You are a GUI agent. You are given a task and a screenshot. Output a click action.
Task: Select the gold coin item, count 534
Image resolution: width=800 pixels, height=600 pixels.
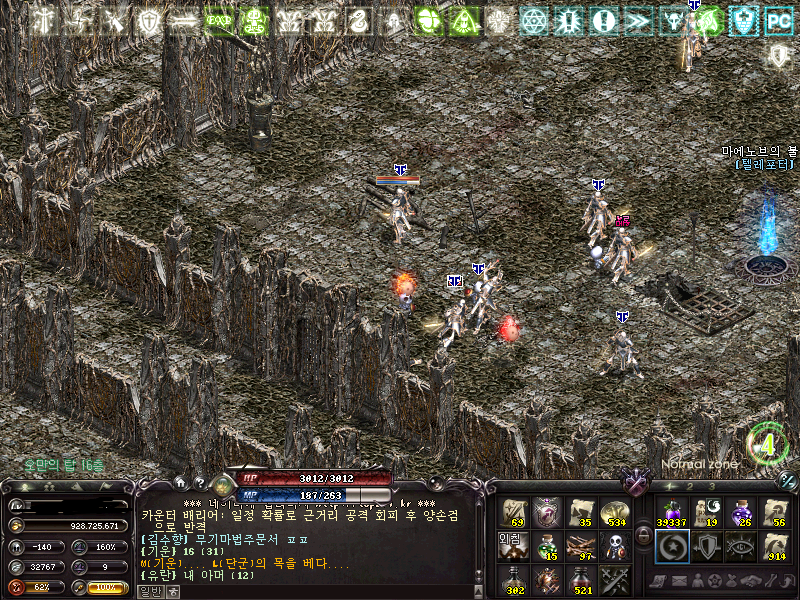pos(614,513)
